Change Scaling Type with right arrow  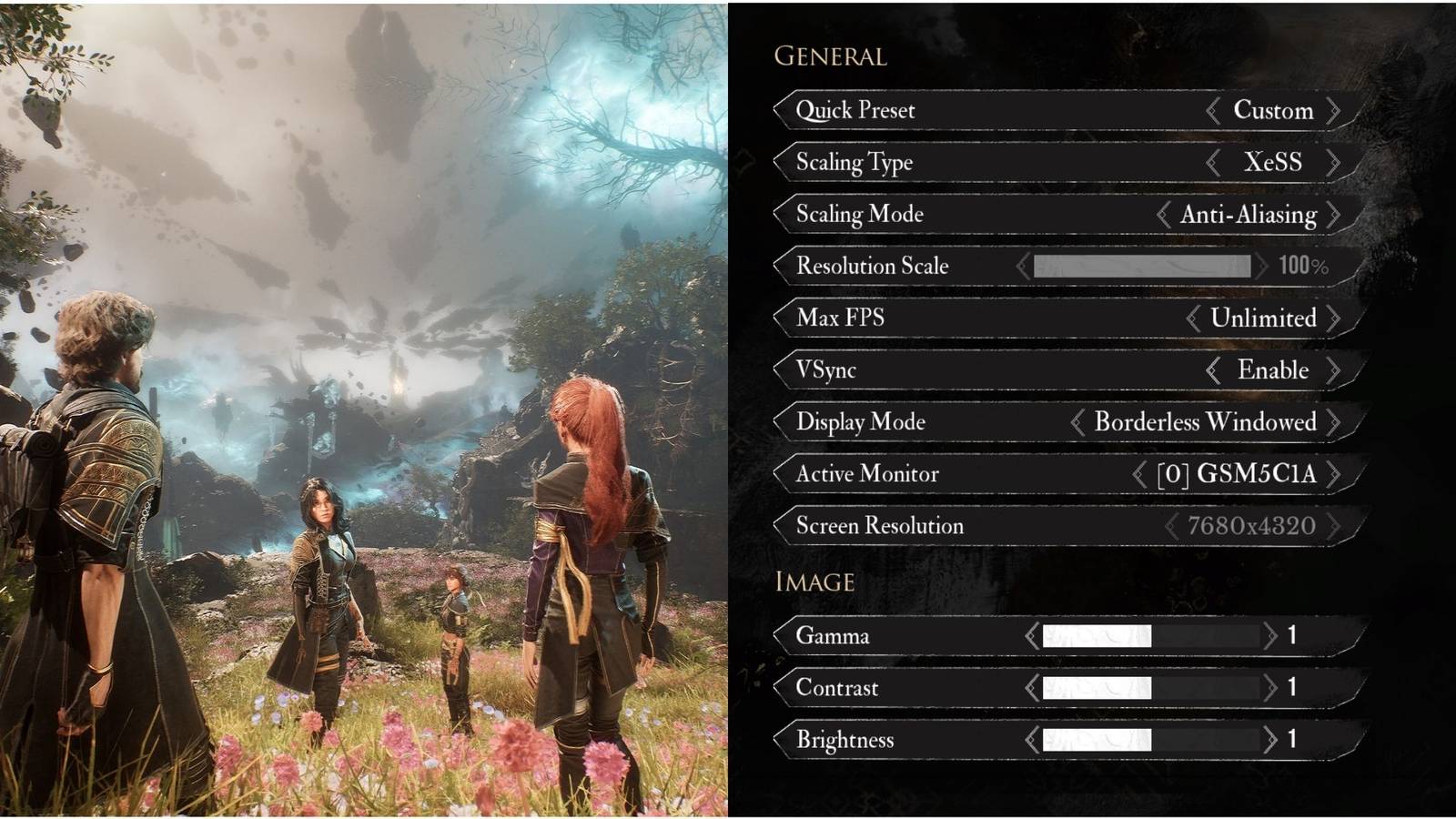(x=1335, y=162)
